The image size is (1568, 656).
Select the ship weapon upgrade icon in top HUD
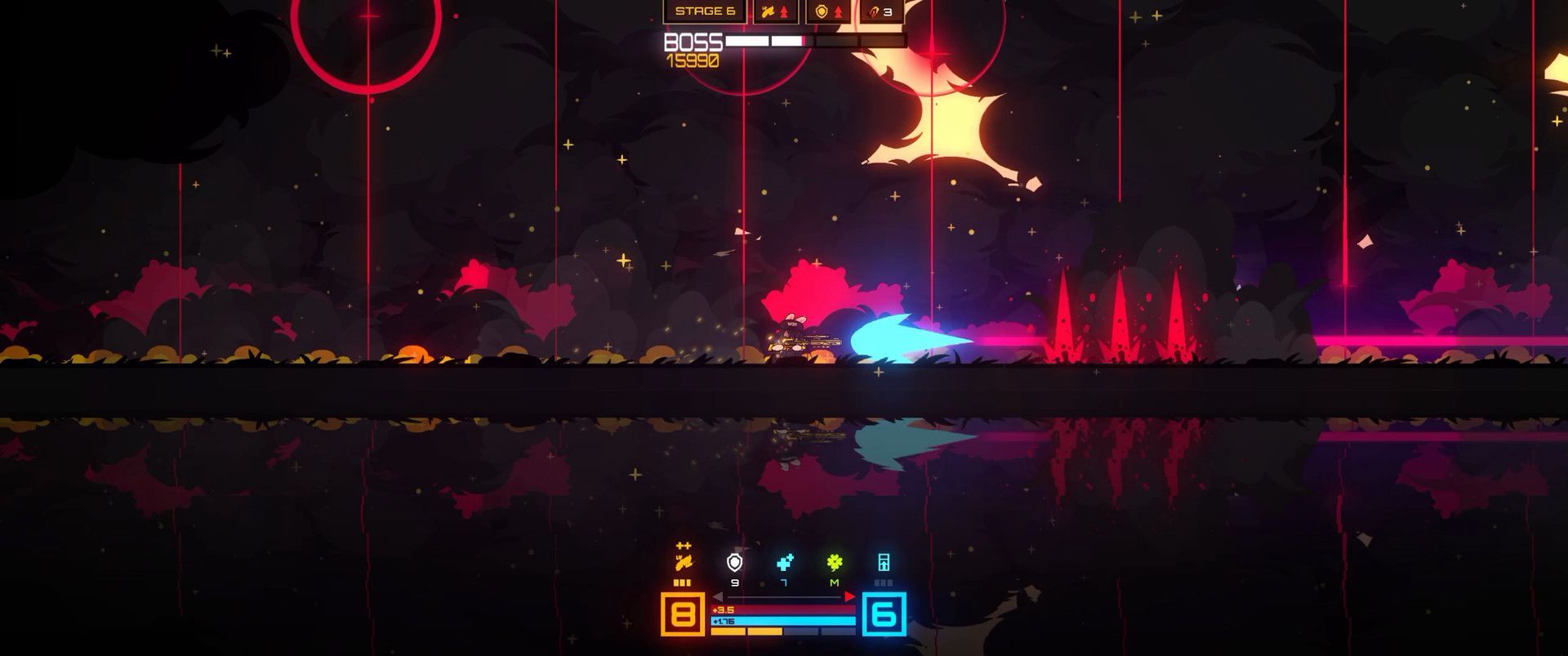768,12
